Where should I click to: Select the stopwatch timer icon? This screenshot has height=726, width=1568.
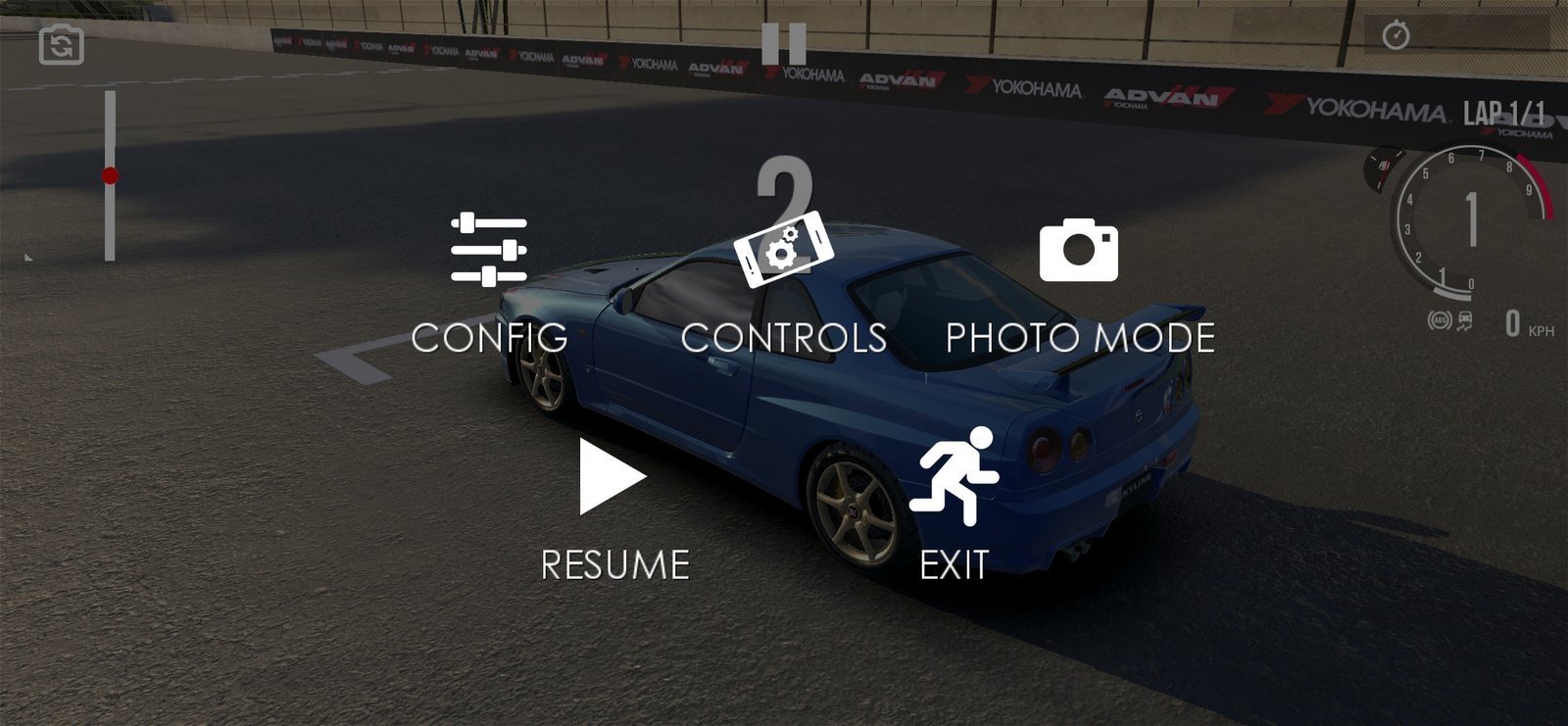[x=1396, y=36]
